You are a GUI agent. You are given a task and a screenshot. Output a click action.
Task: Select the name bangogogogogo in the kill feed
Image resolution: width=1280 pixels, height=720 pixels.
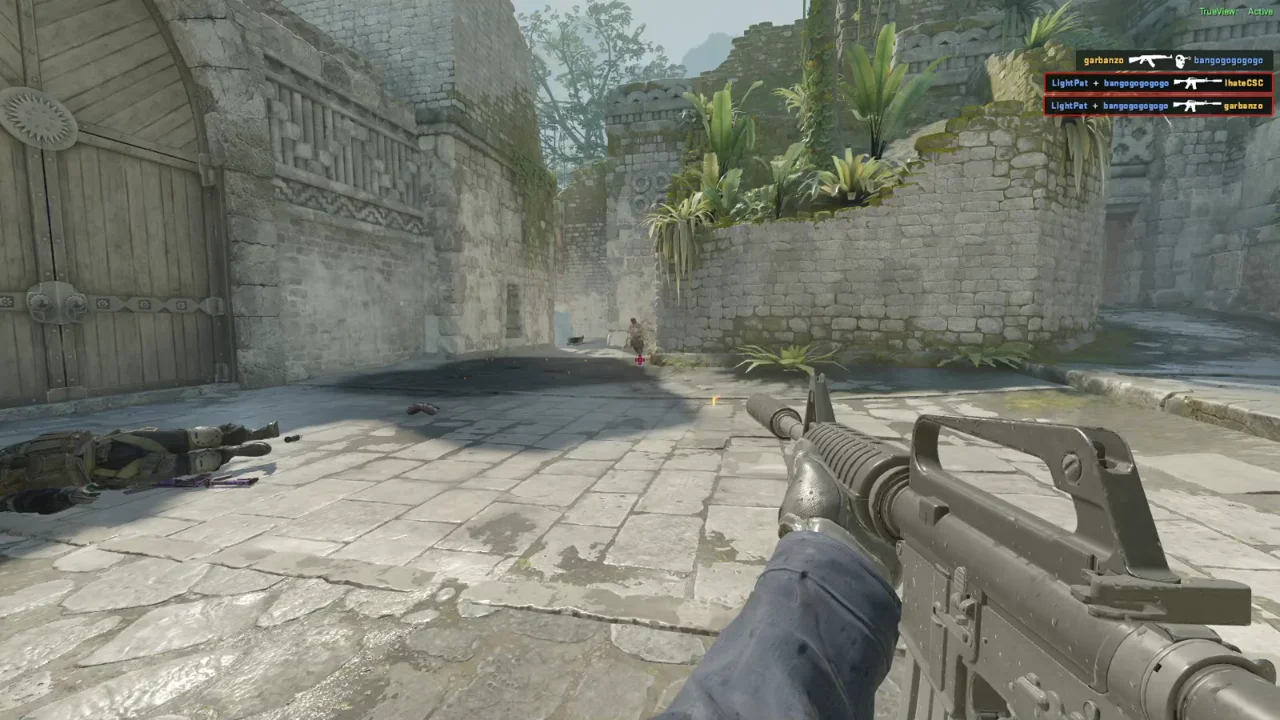(1227, 60)
